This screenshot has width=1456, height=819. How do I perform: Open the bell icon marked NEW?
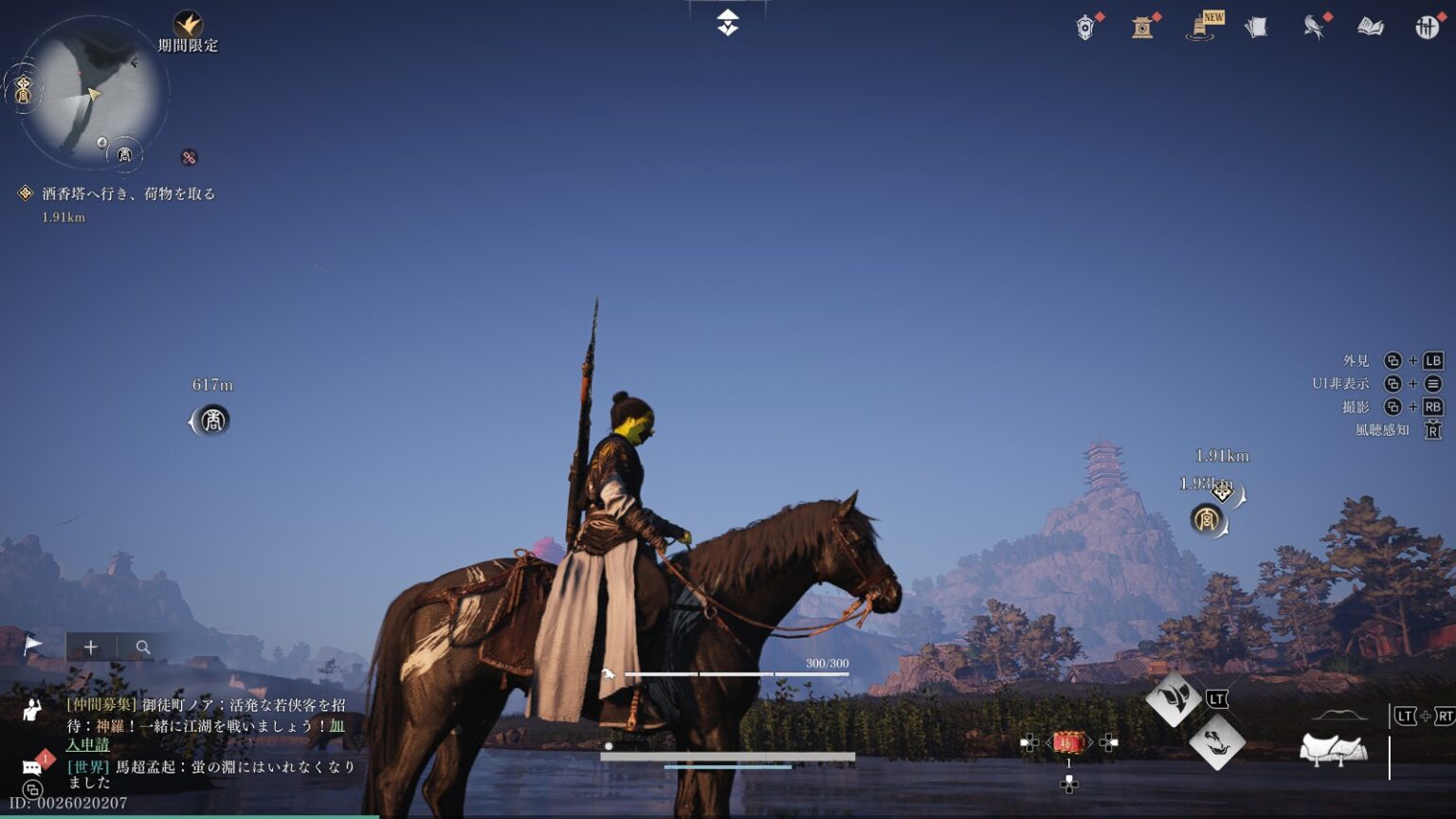(1201, 27)
